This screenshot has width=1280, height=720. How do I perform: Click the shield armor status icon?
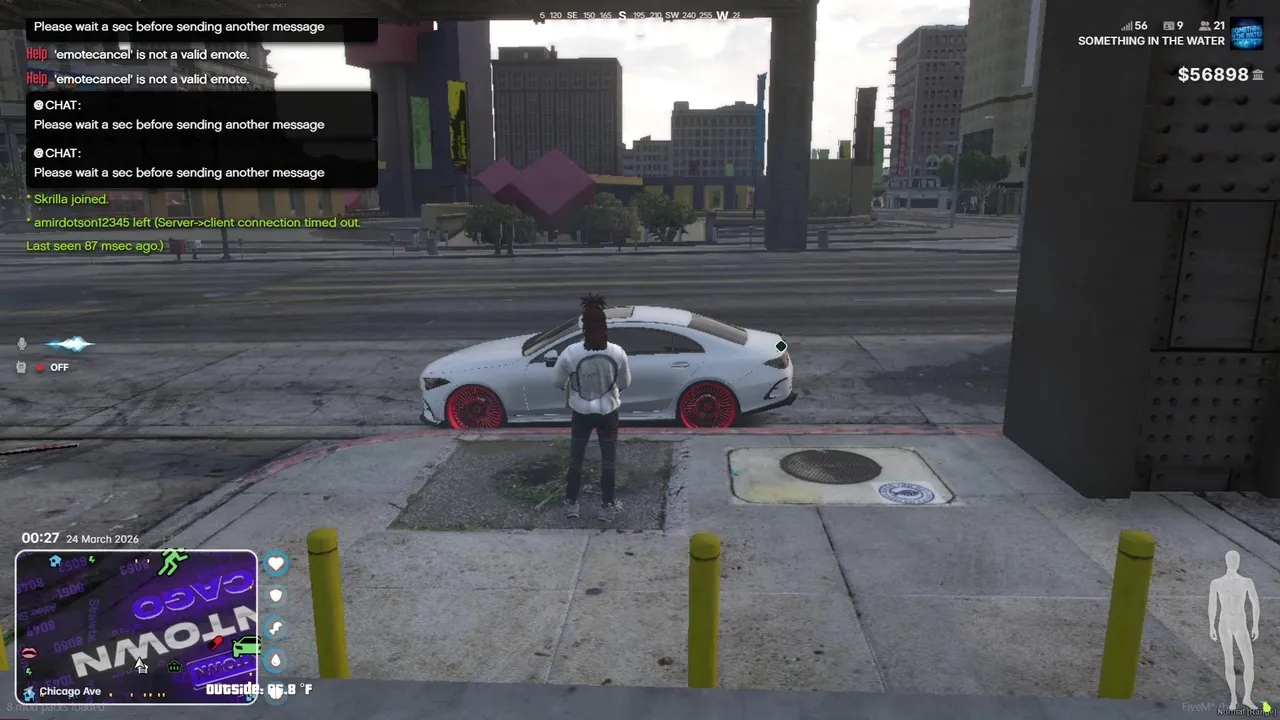click(276, 596)
